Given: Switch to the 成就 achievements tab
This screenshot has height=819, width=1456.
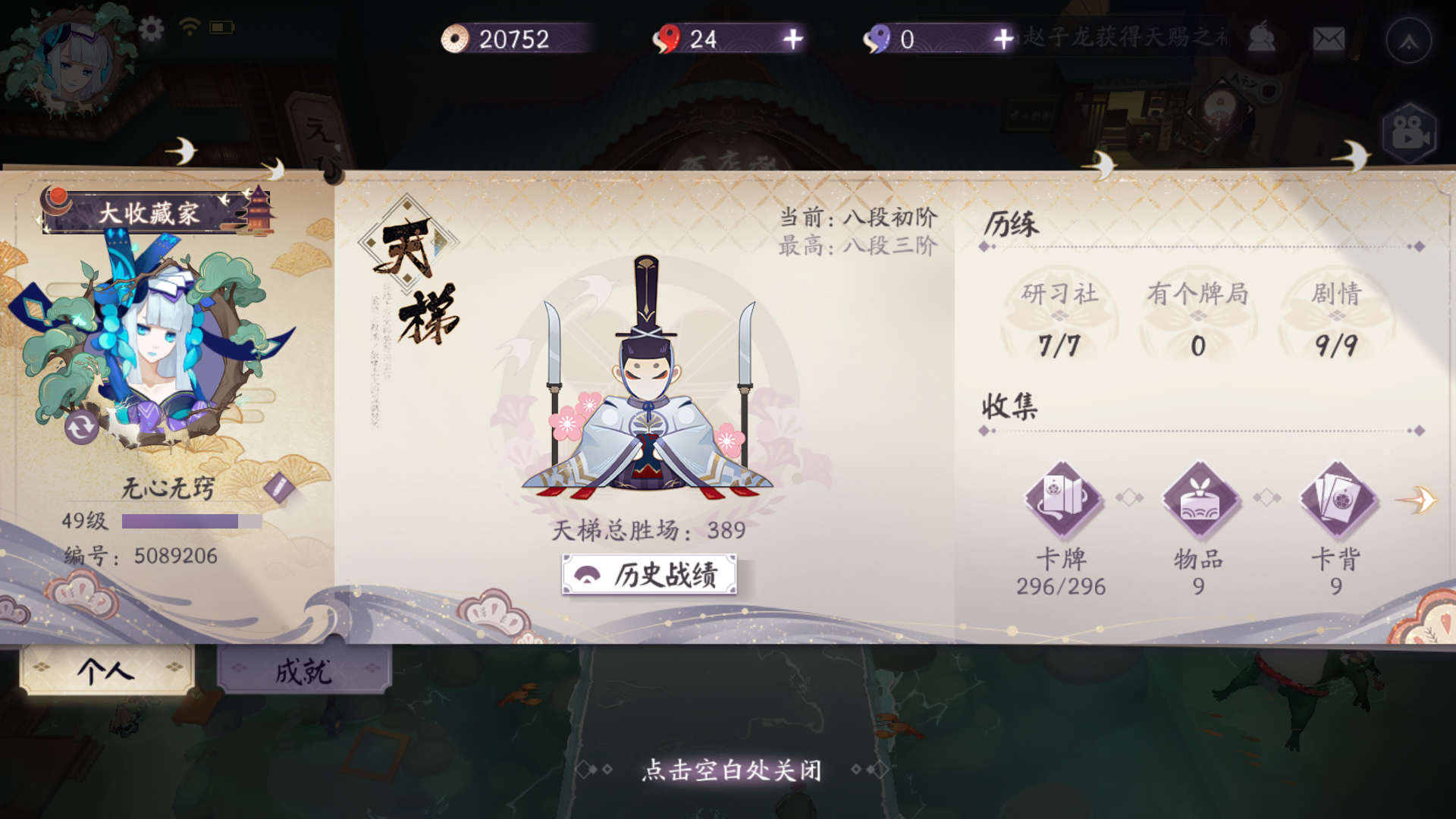Looking at the screenshot, I should point(302,673).
